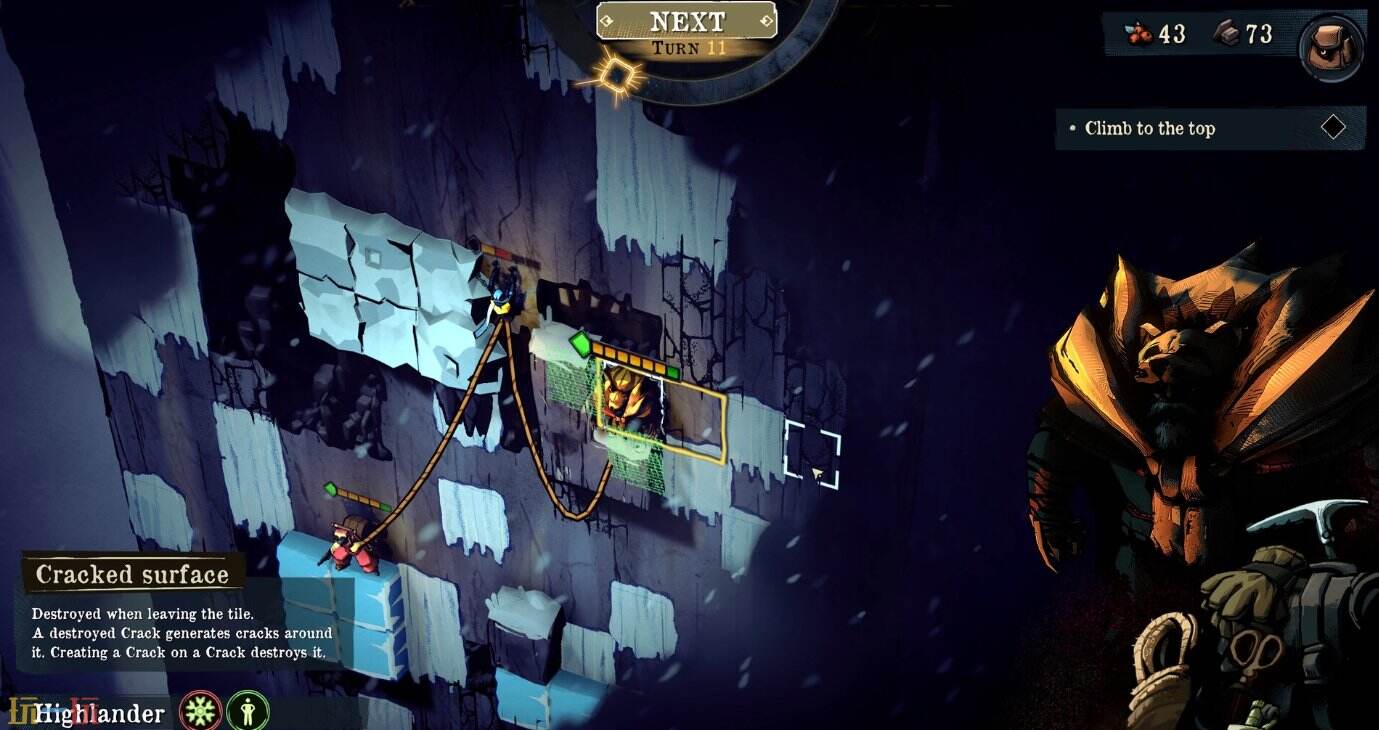This screenshot has height=730, width=1379.
Task: Click the Cracked surface tooltip header
Action: tap(131, 574)
